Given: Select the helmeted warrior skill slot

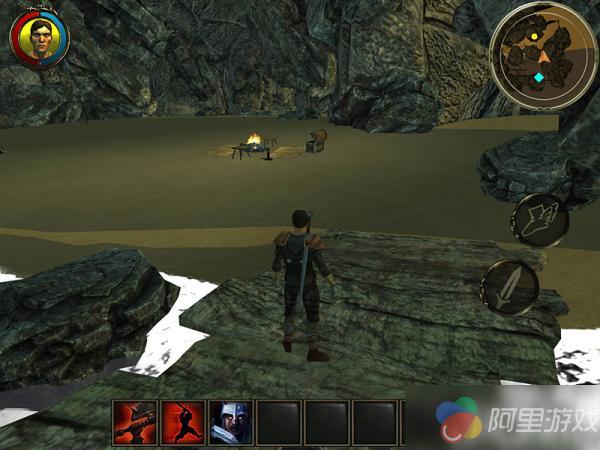Looking at the screenshot, I should (x=231, y=422).
